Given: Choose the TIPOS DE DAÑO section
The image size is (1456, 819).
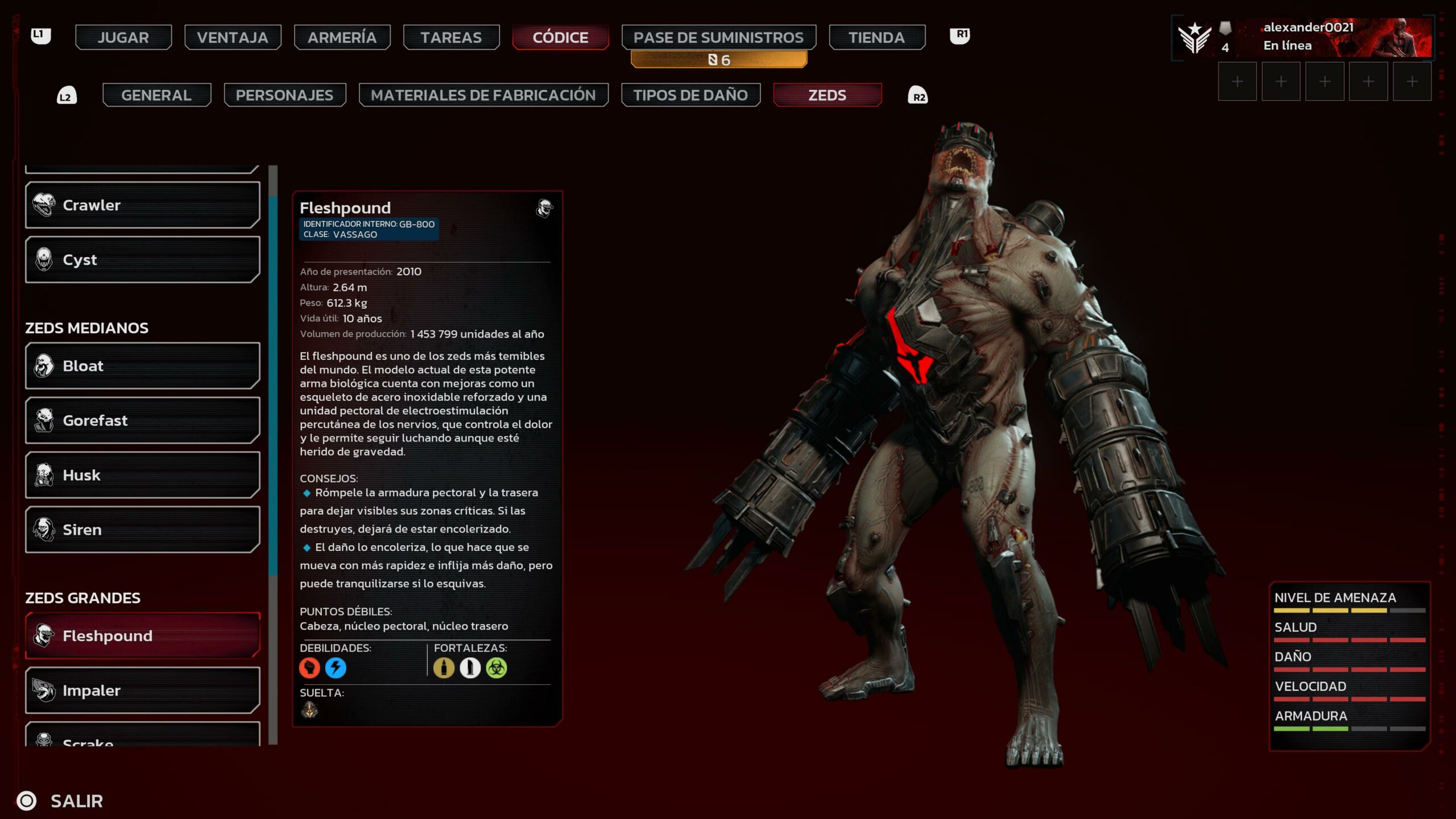Looking at the screenshot, I should tap(690, 95).
